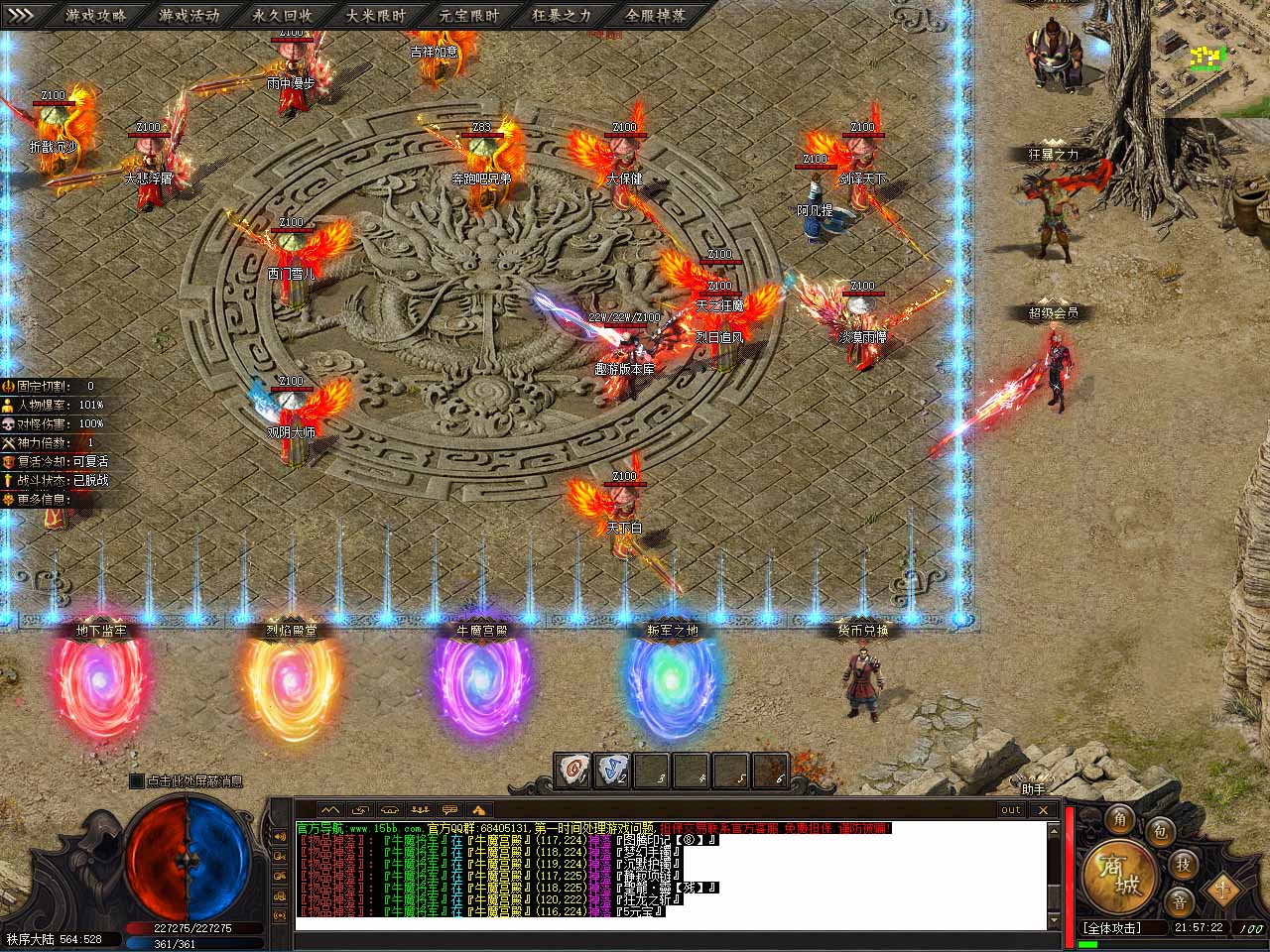This screenshot has width=1270, height=952.
Task: Choose 狂暴之力 in the top bar
Action: [x=562, y=16]
